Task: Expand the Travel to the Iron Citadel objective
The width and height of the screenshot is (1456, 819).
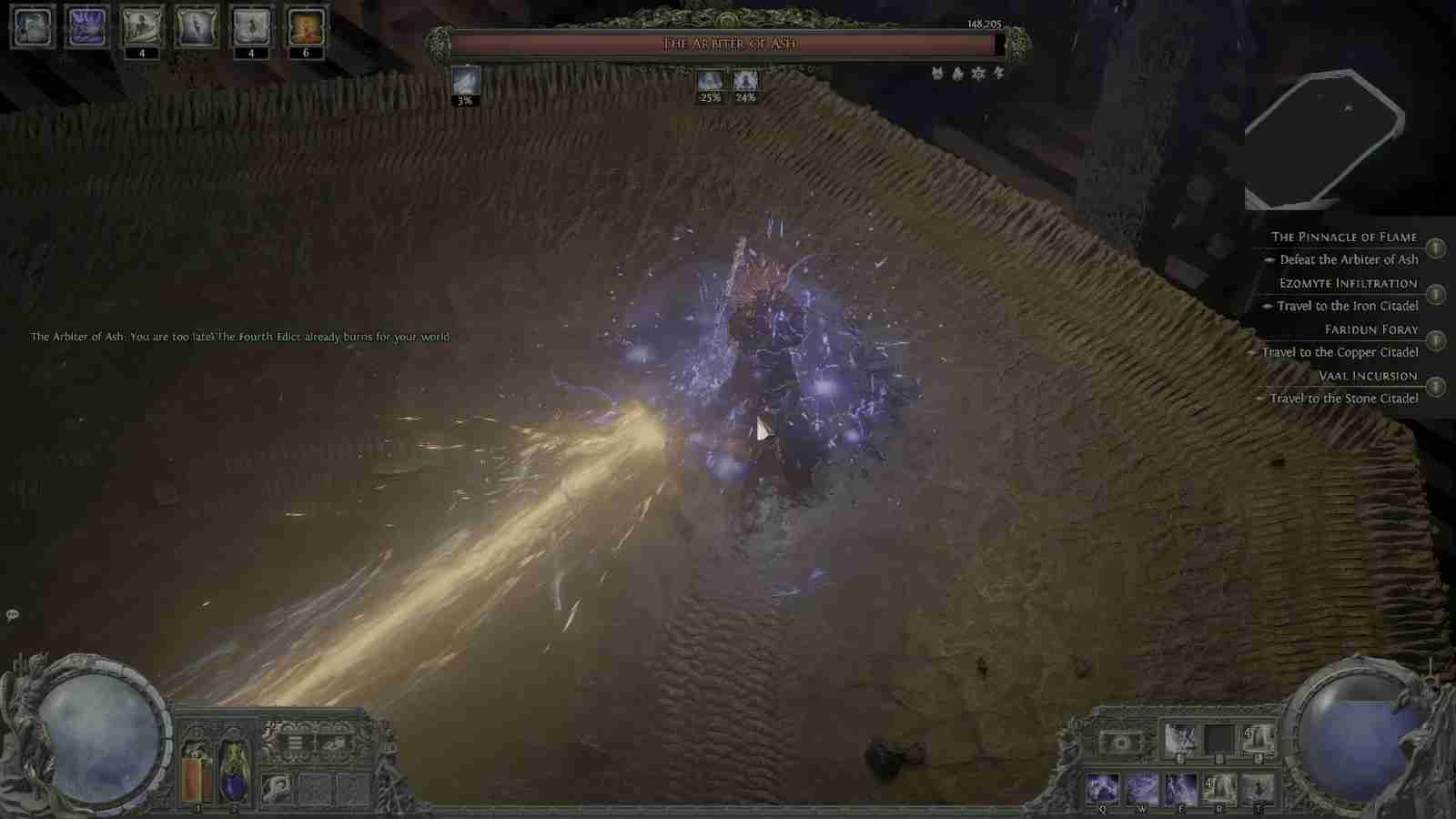Action: [1349, 306]
